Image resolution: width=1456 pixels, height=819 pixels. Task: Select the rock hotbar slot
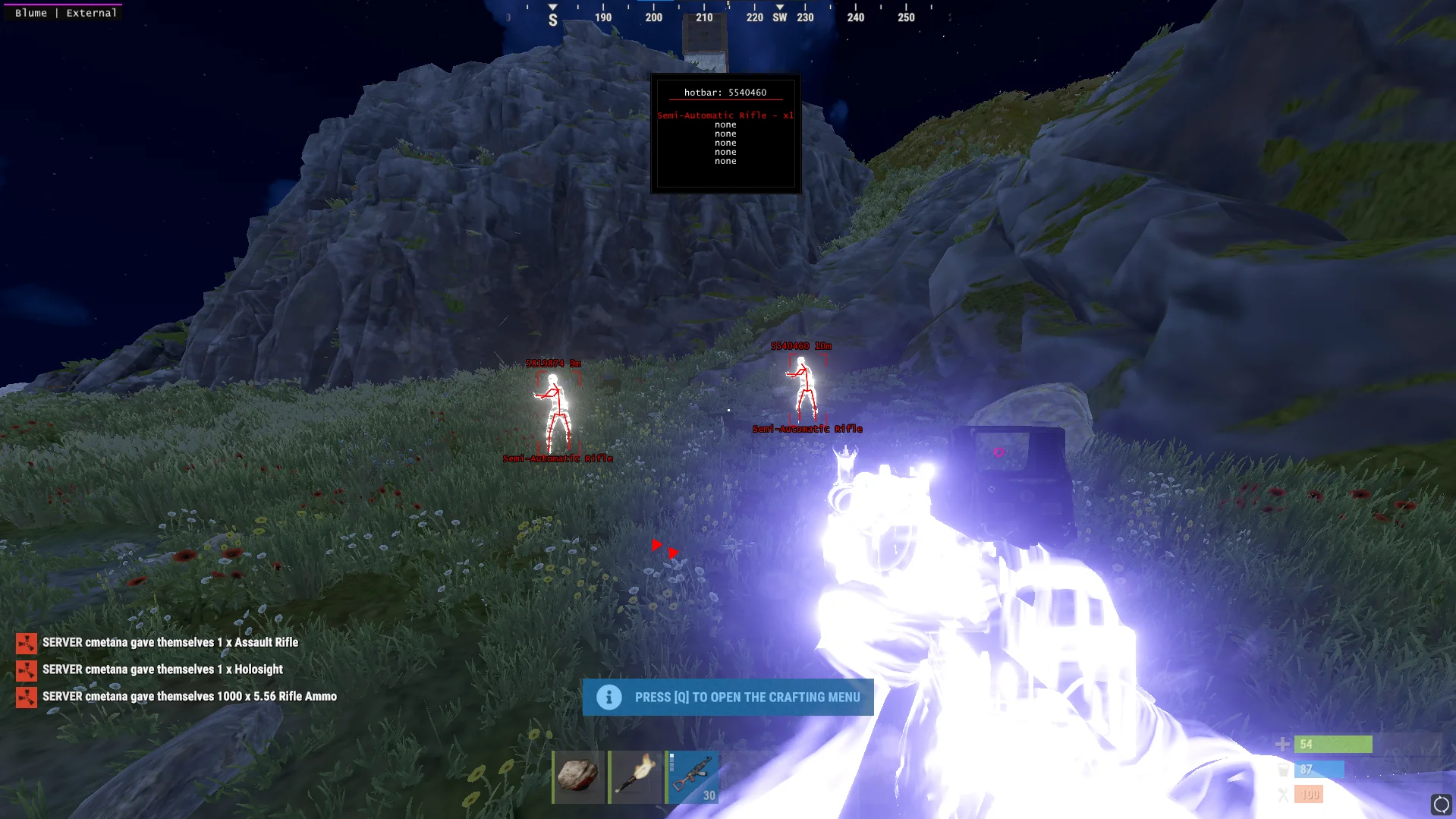pos(578,776)
